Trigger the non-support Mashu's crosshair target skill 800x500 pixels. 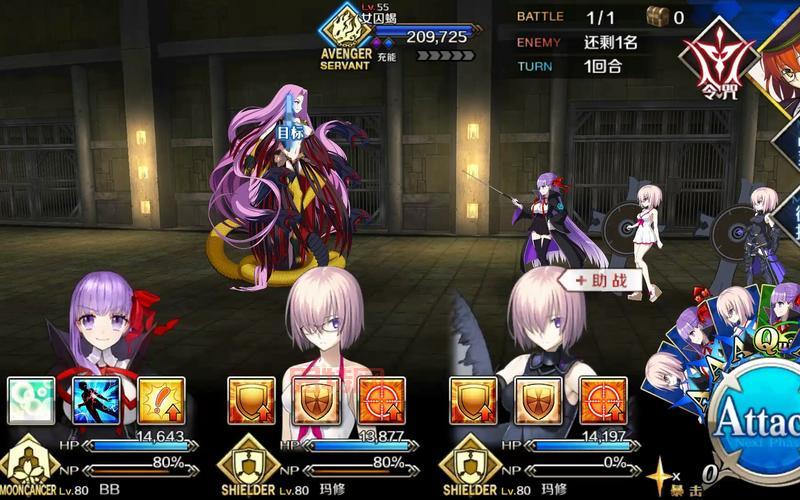click(381, 401)
